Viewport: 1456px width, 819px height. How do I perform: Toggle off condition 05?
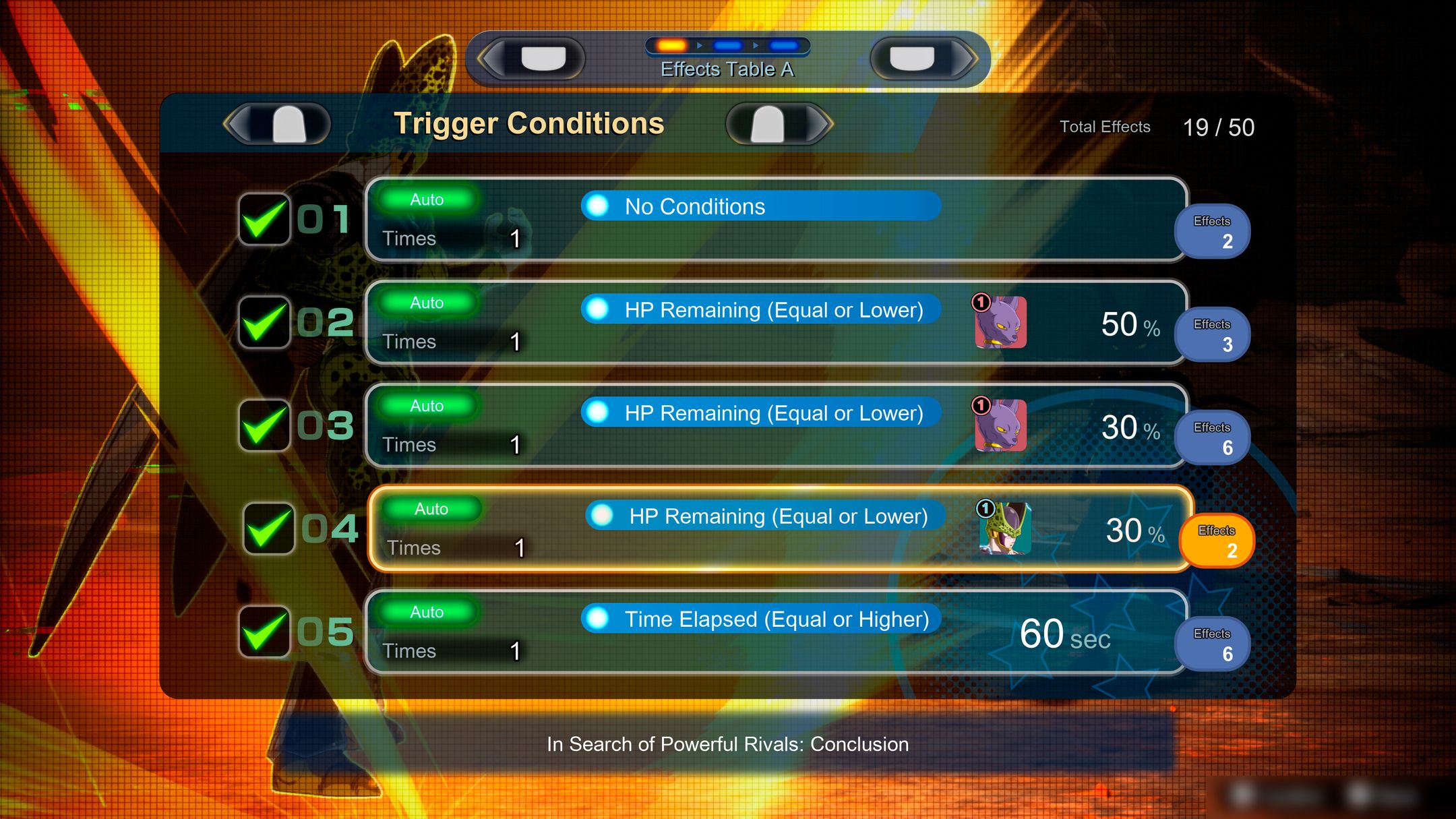264,632
